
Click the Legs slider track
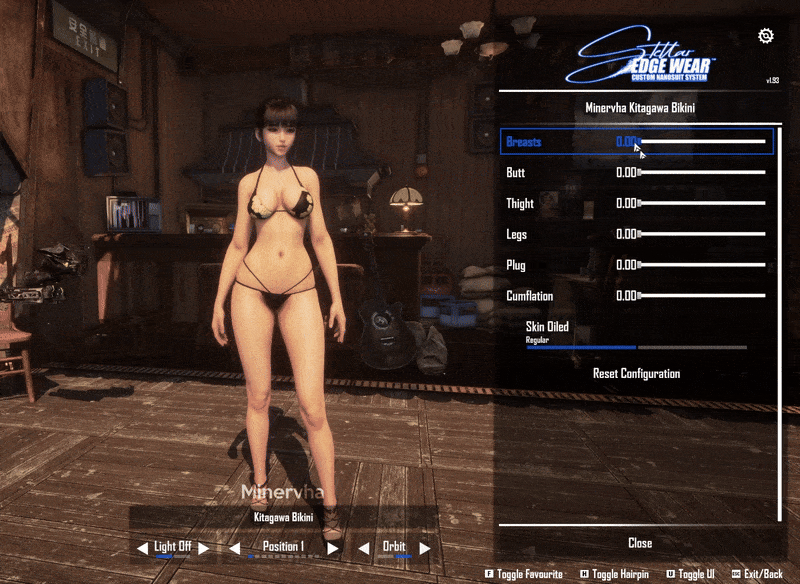pyautogui.click(x=702, y=235)
